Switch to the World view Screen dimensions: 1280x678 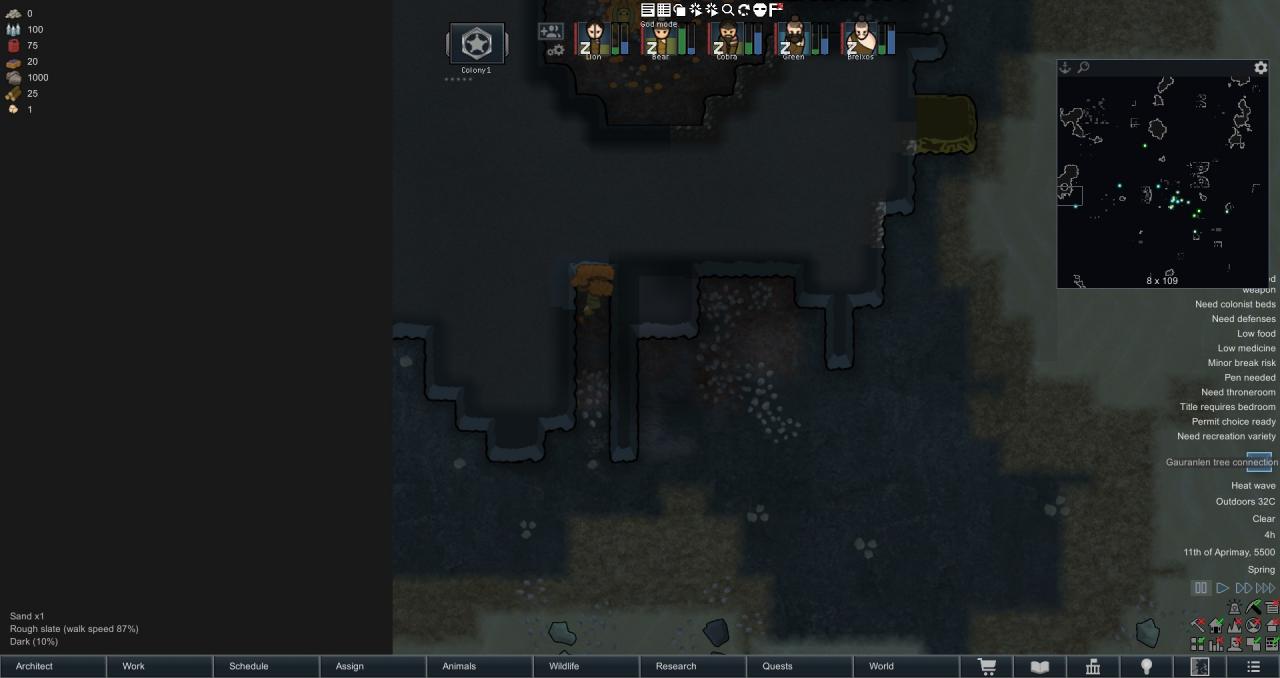(x=906, y=666)
